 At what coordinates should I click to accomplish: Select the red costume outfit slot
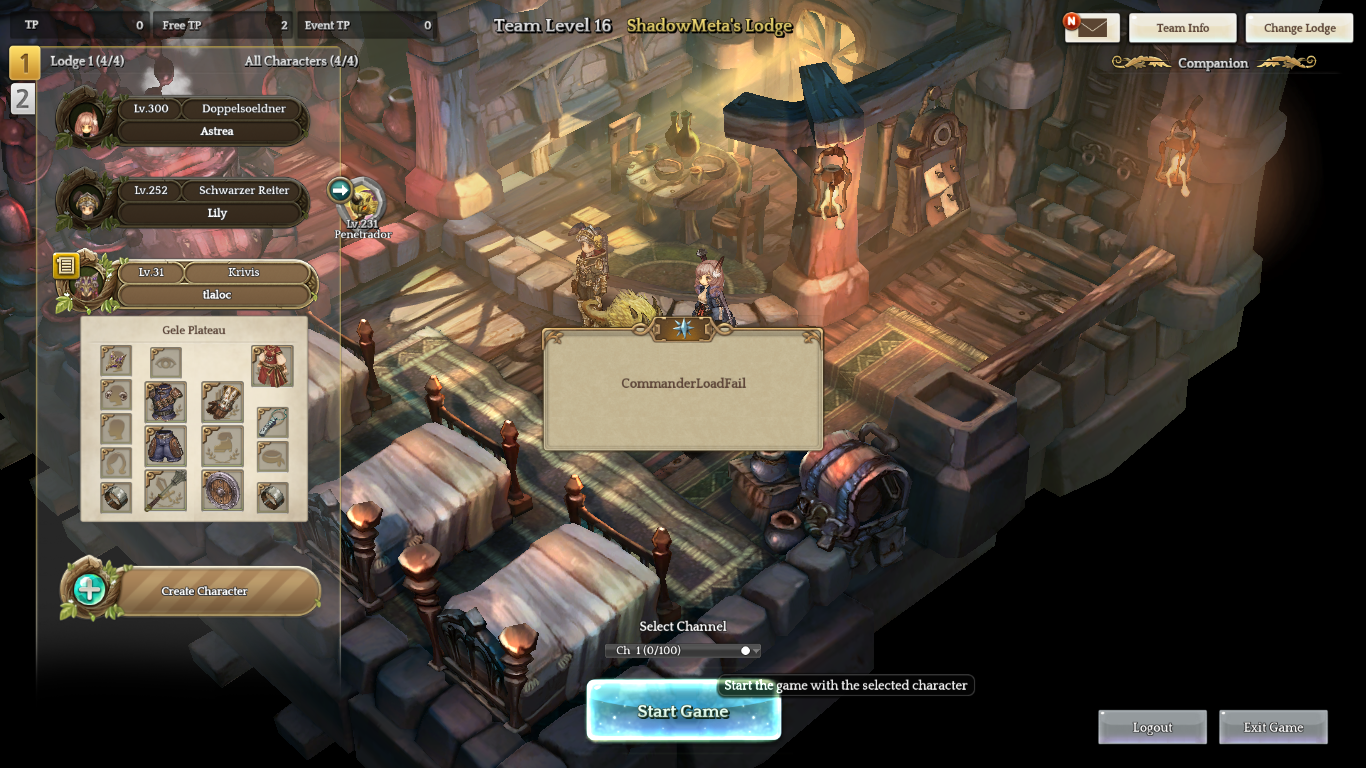coord(272,366)
